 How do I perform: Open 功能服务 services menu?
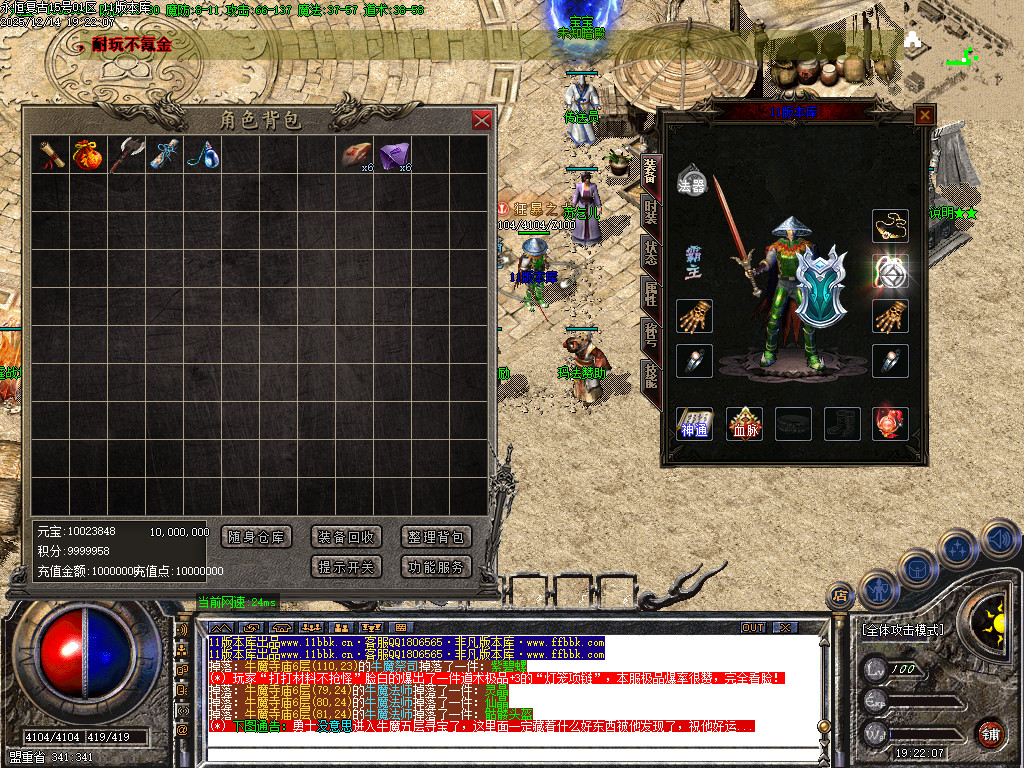(436, 567)
